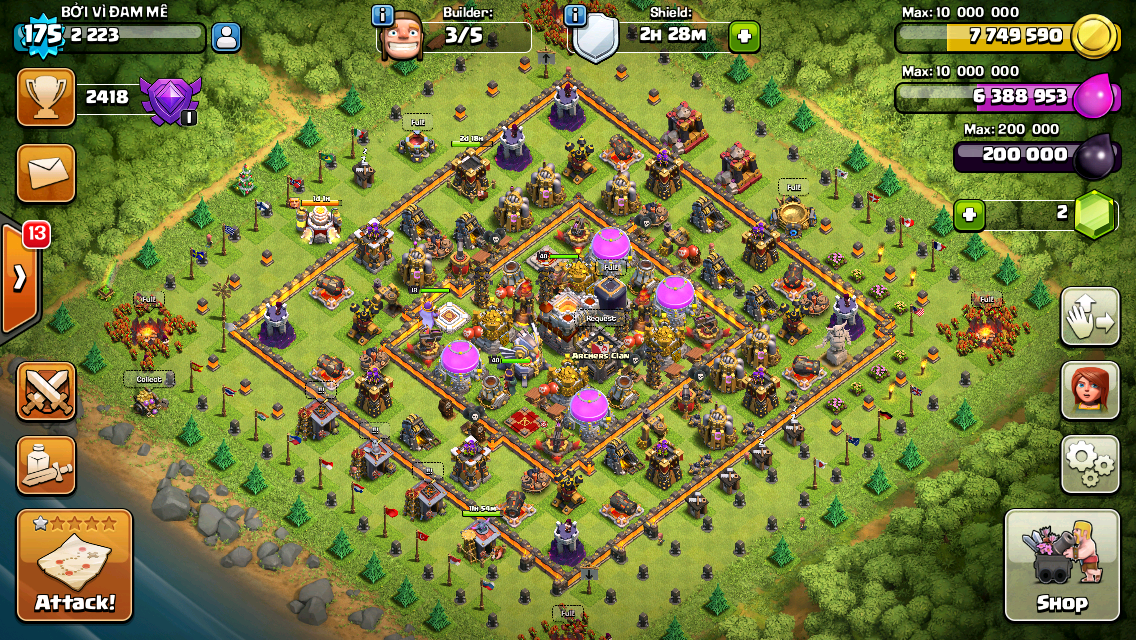Open the red-haired hero portrait button
The image size is (1136, 640).
[x=1090, y=390]
